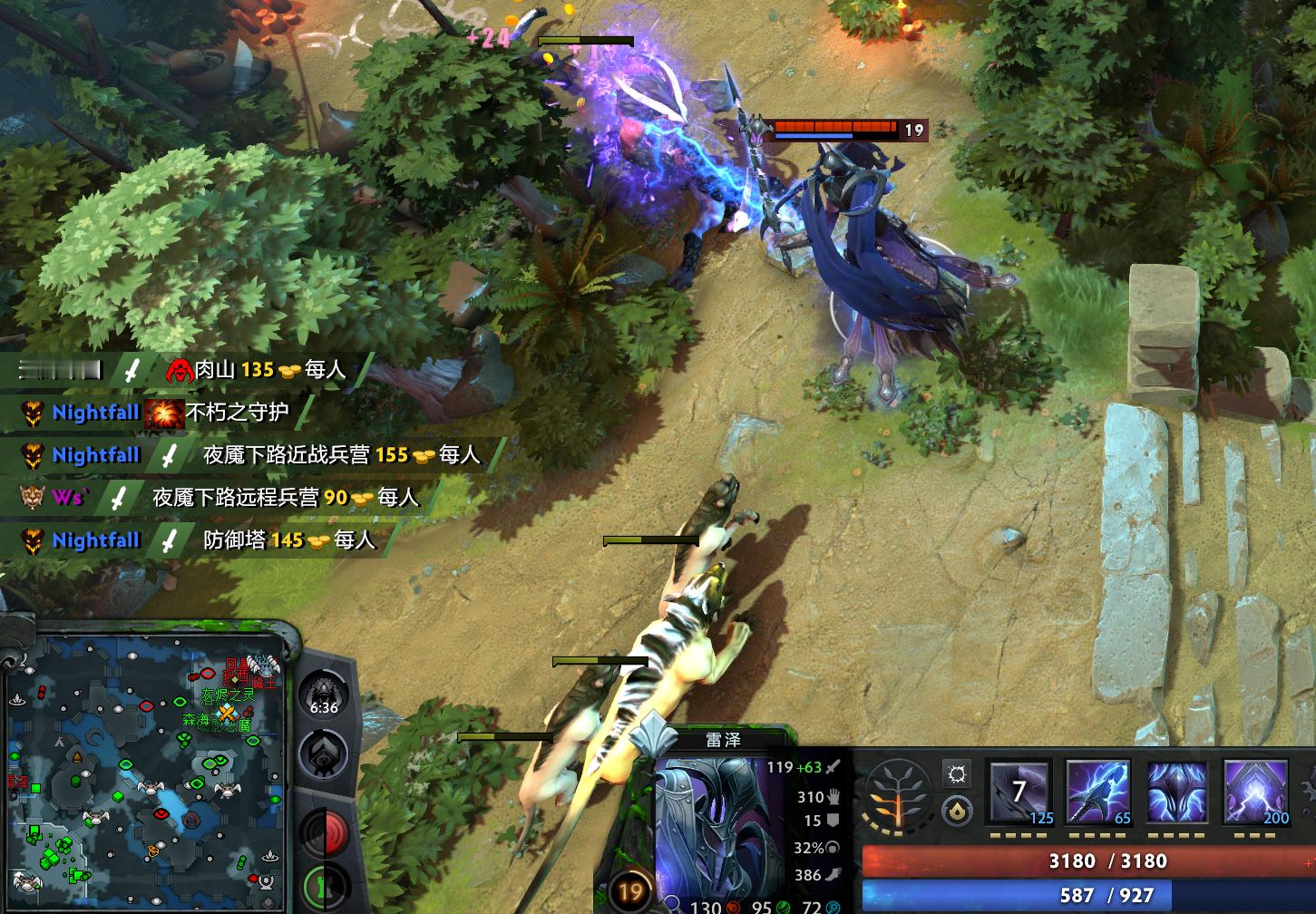1316x914 pixels.
Task: Activate the Static Link ability
Action: click(1098, 793)
